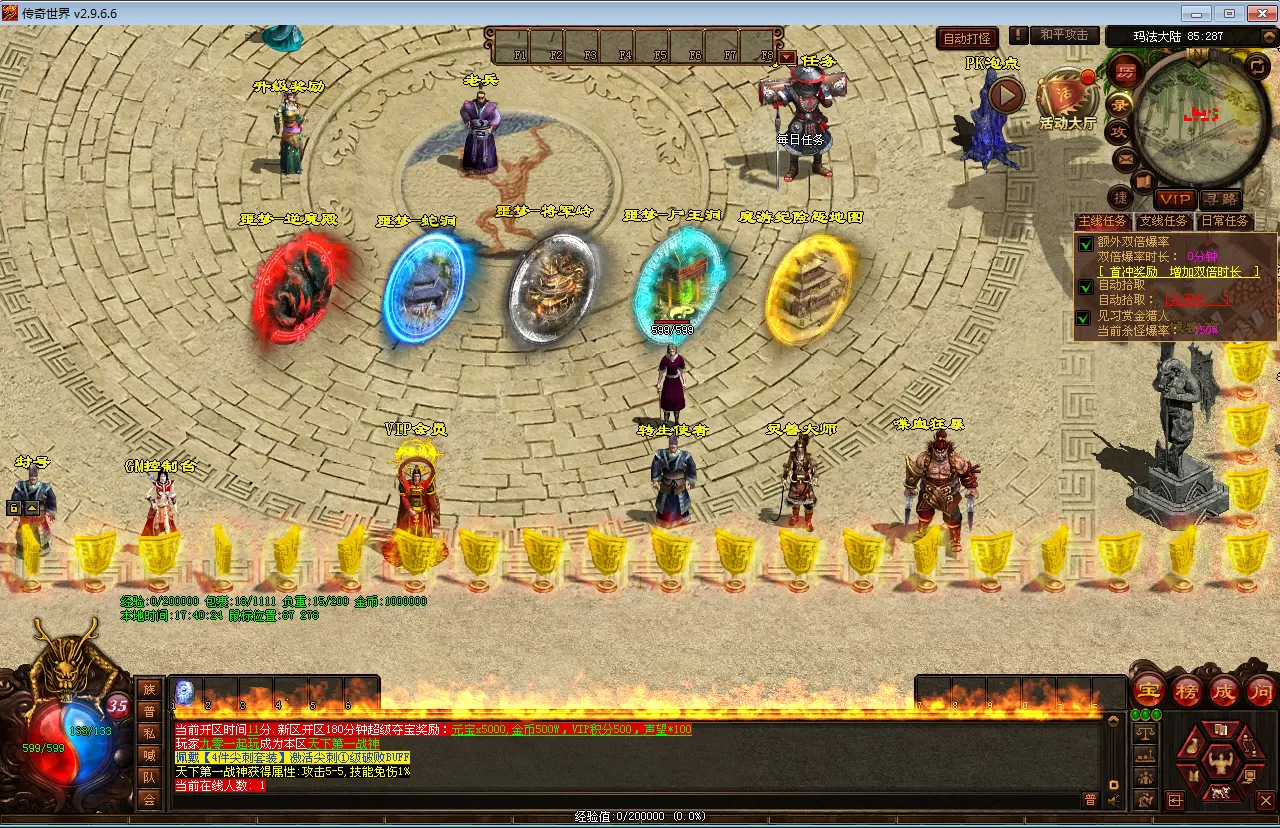Toggle the 自动拾取 auto-pickup checkbox

point(1085,286)
